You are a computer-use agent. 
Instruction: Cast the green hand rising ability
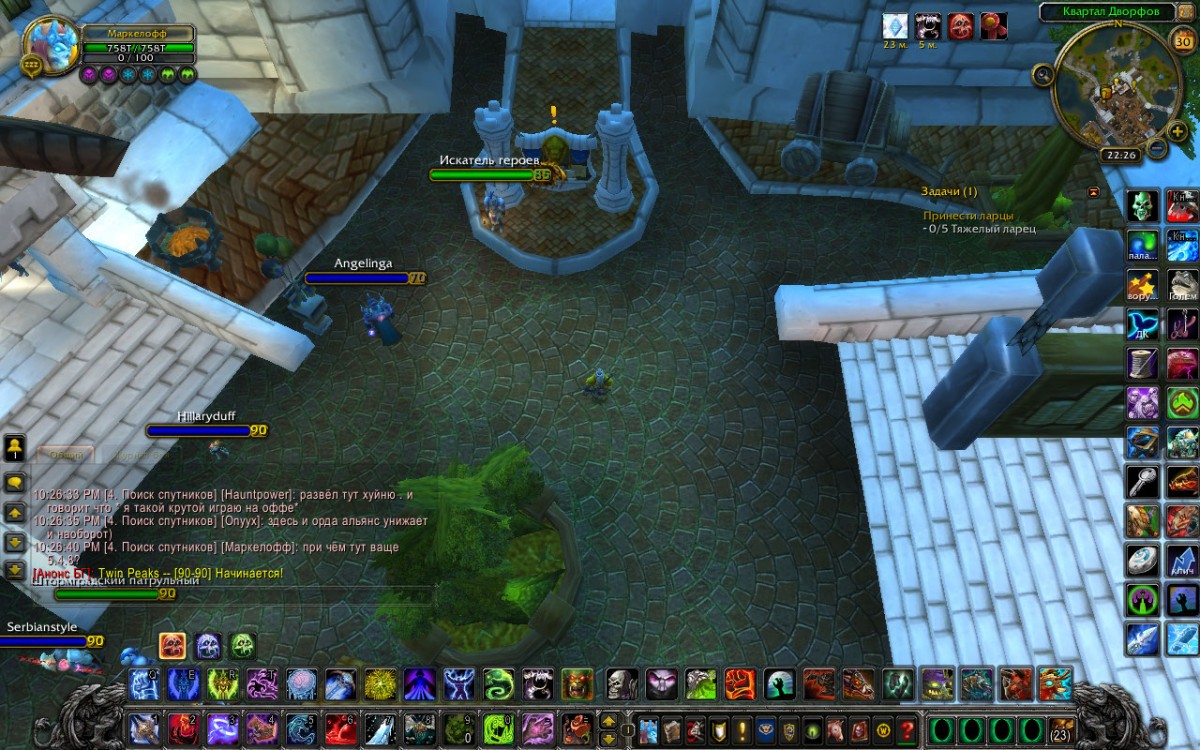click(x=779, y=685)
